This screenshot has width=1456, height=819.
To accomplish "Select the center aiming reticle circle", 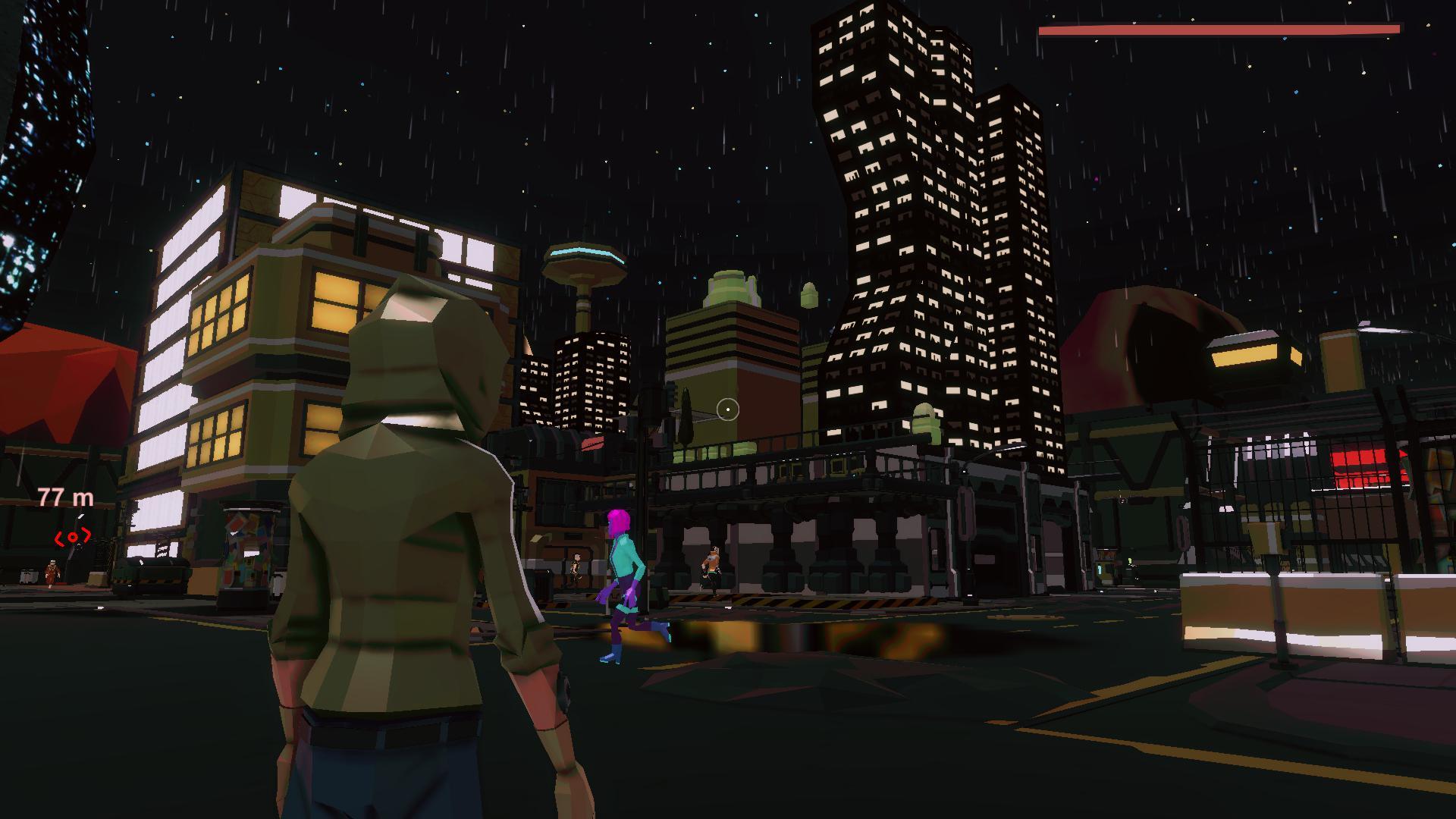I will click(x=728, y=409).
